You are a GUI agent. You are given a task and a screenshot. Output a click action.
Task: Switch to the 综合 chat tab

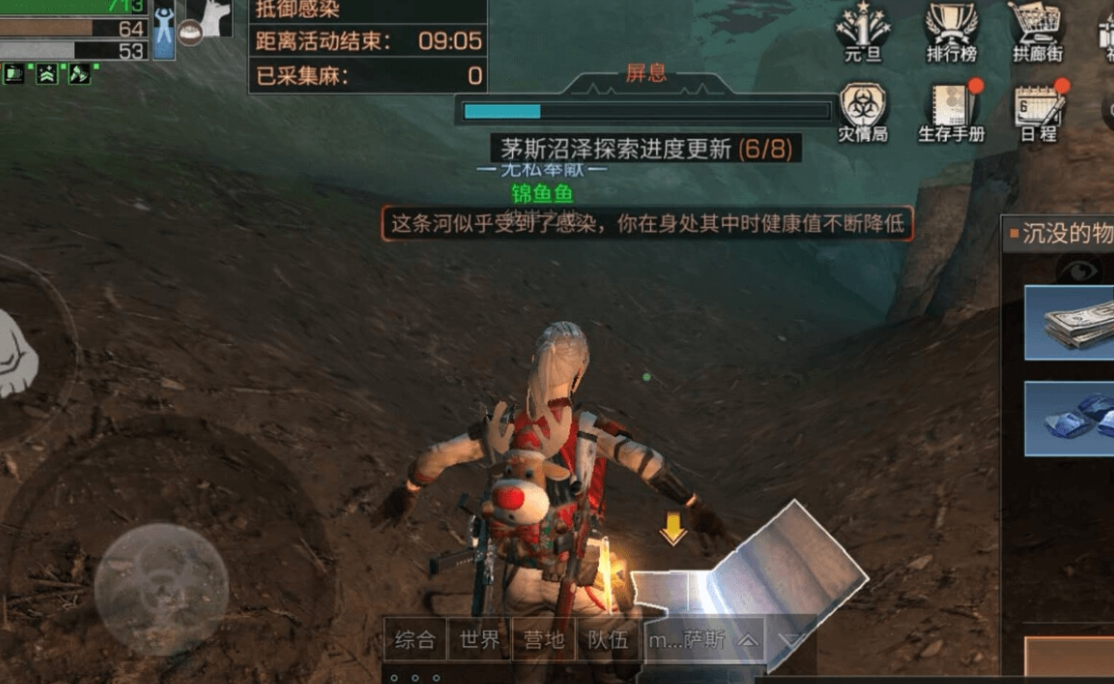tap(415, 639)
